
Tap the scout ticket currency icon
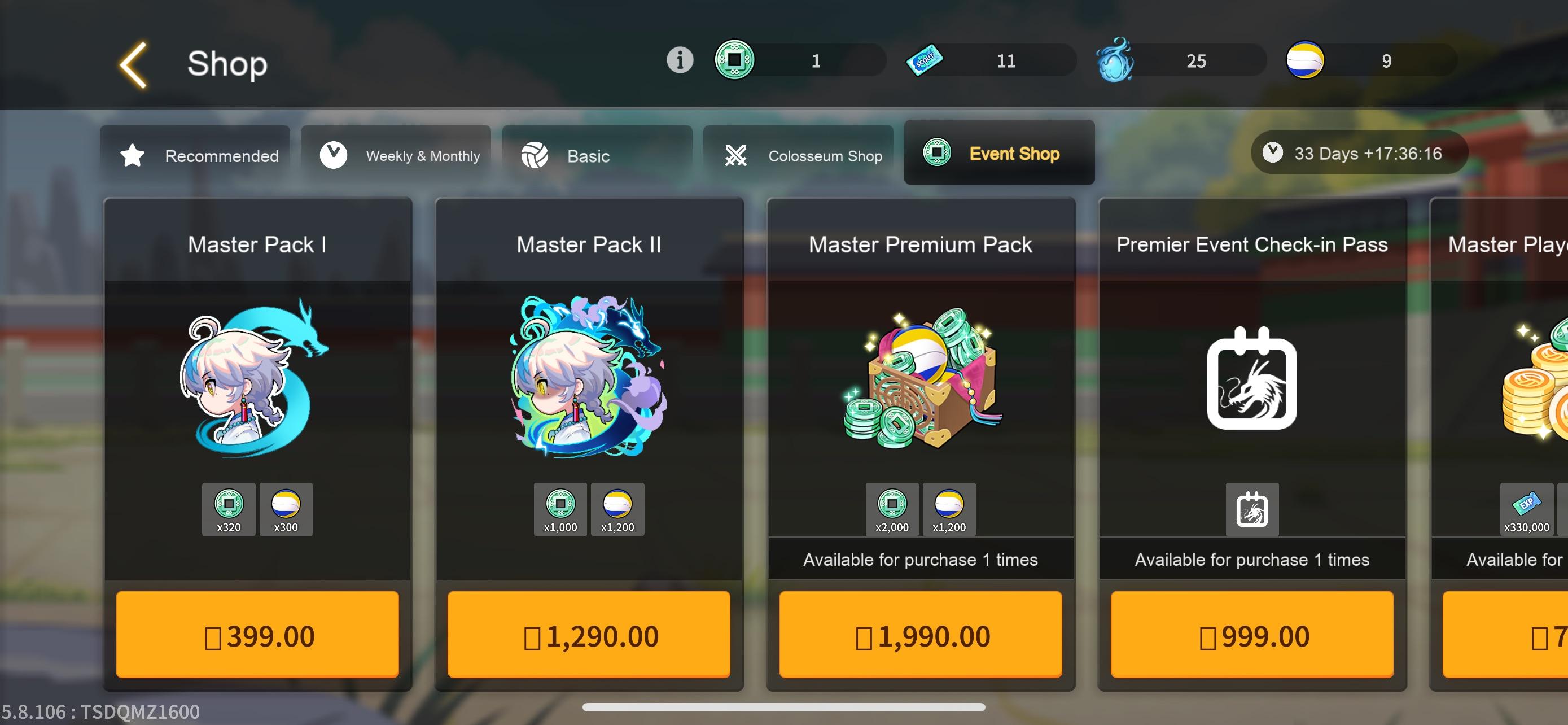click(x=924, y=60)
